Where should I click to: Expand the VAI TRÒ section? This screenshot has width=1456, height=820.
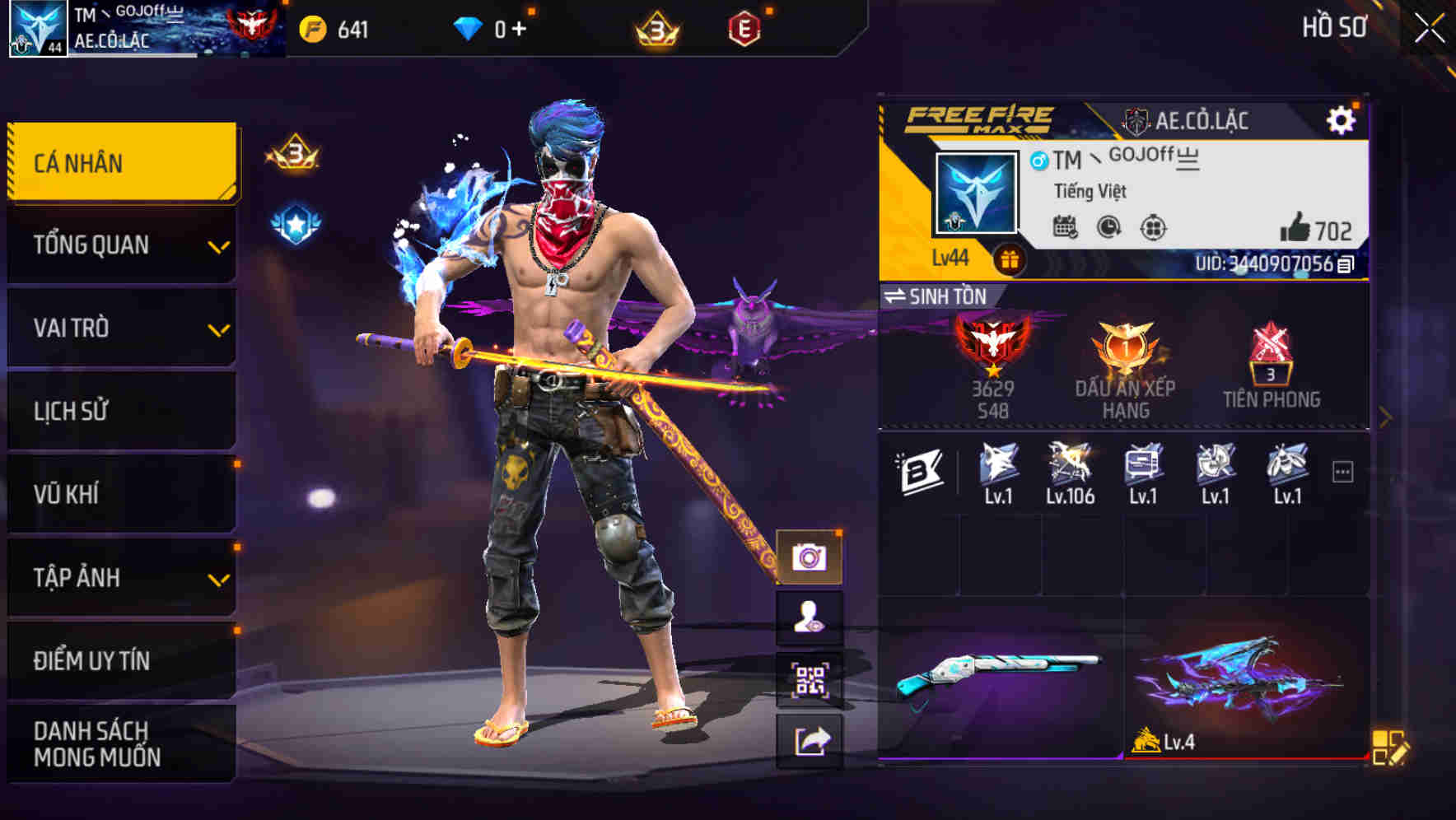point(121,328)
